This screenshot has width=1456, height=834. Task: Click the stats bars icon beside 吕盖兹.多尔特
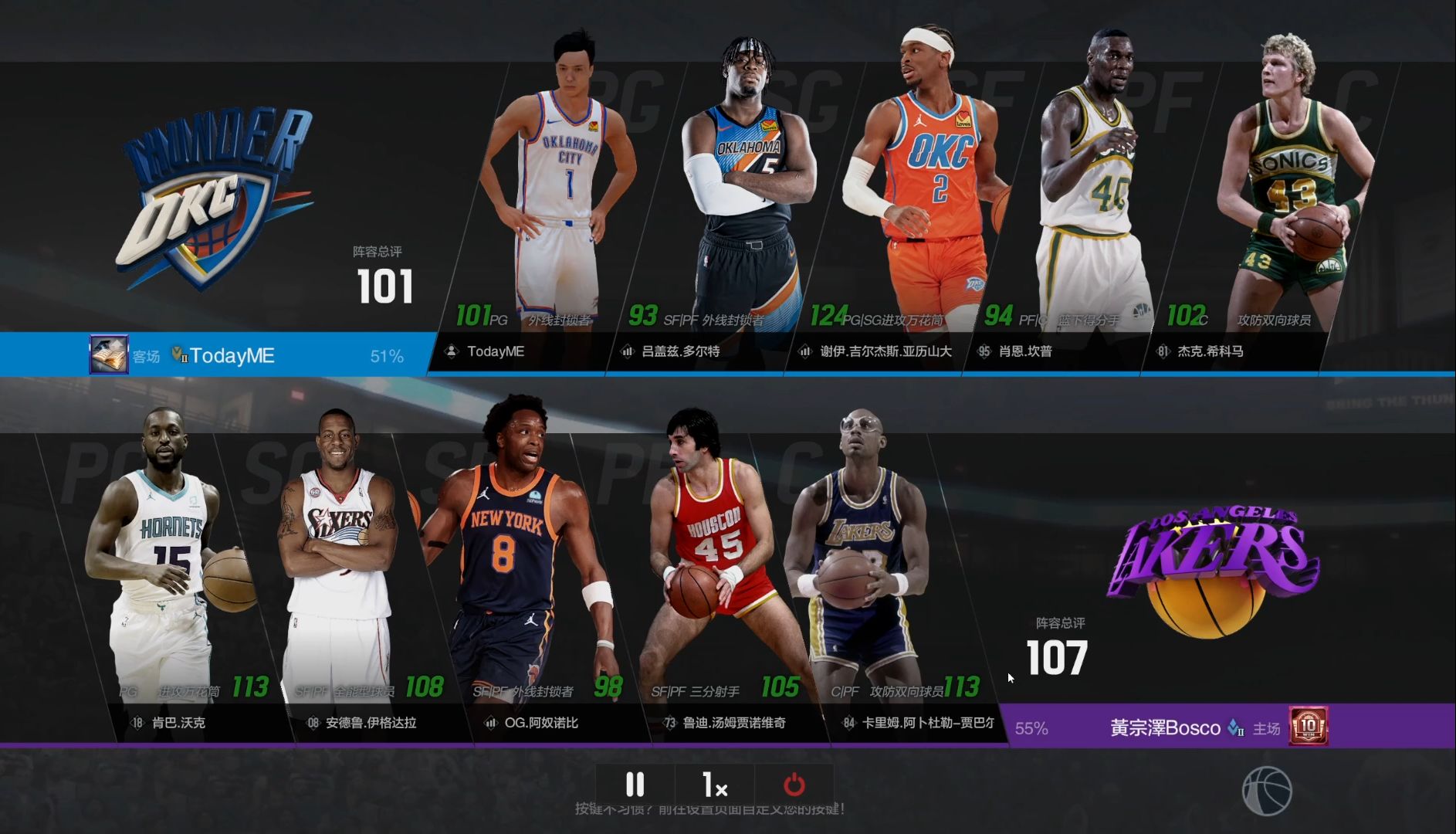(x=627, y=351)
